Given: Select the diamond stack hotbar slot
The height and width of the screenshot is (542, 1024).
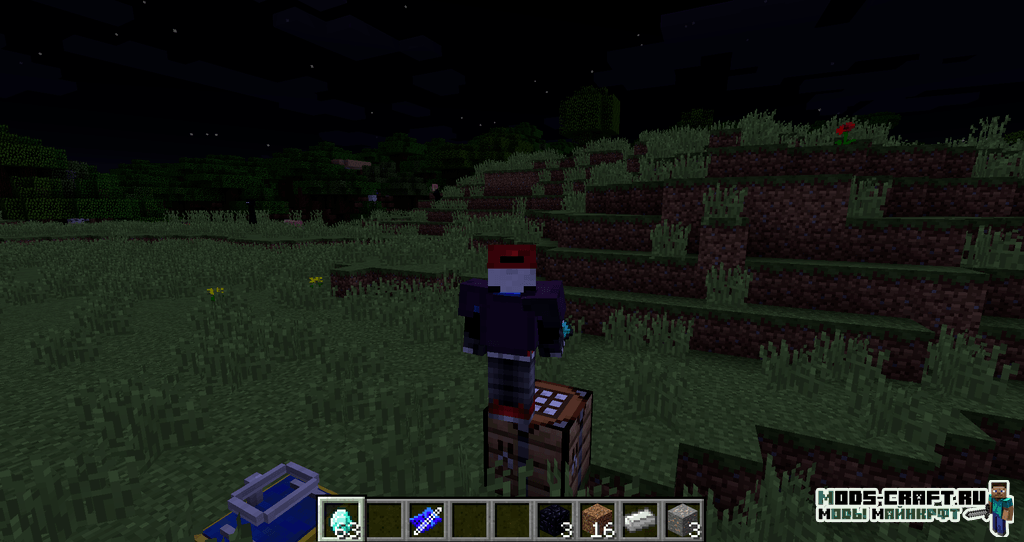Looking at the screenshot, I should (339, 519).
